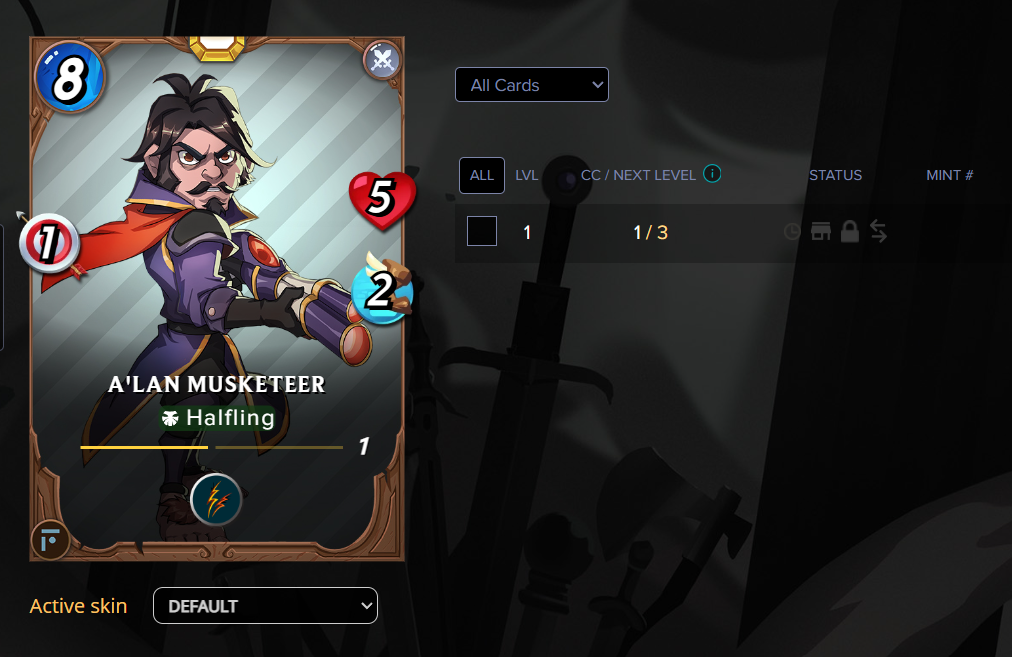Click the STATUS column header
Viewport: 1012px width, 657px height.
coord(835,175)
